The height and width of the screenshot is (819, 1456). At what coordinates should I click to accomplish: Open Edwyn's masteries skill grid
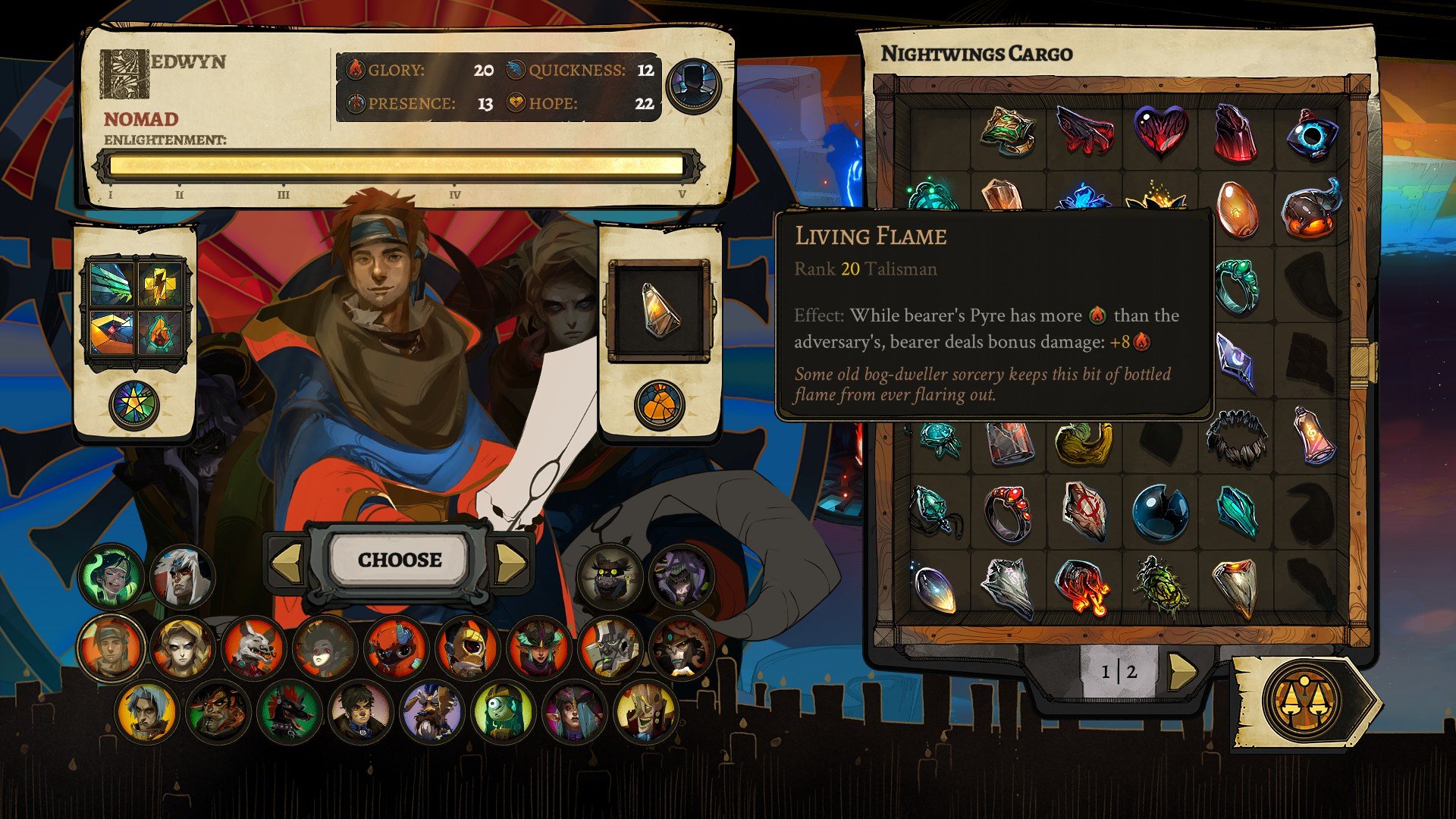[136, 311]
